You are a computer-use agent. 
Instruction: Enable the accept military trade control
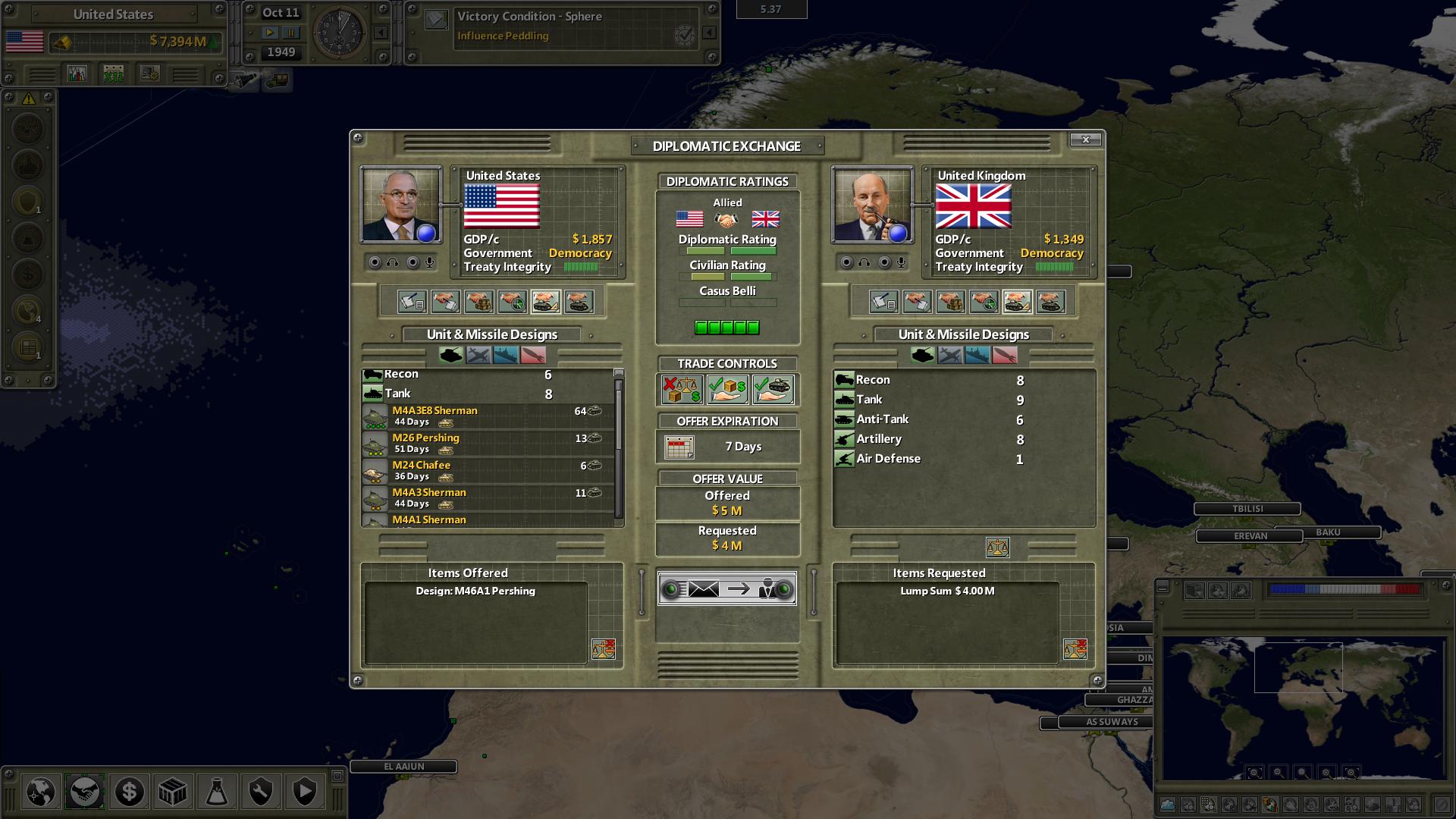773,390
